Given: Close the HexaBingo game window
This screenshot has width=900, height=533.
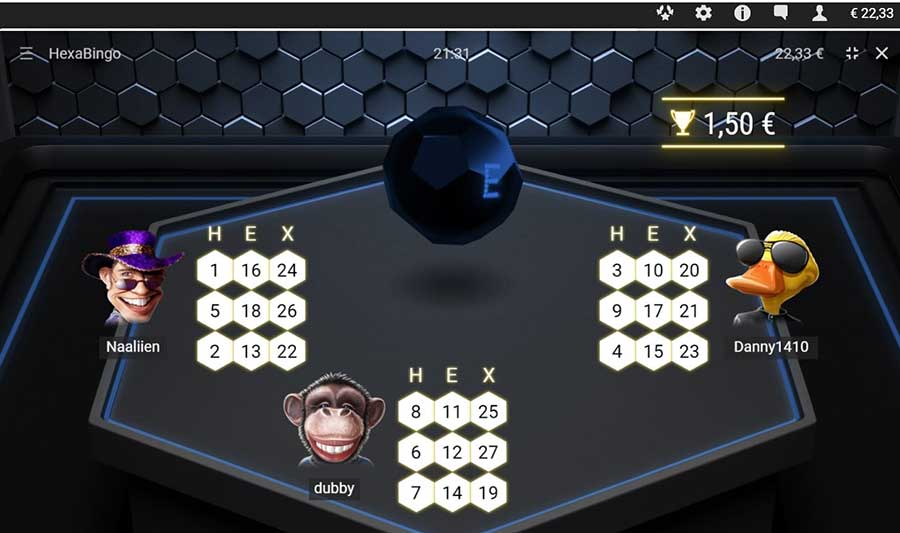Looking at the screenshot, I should pyautogui.click(x=881, y=53).
